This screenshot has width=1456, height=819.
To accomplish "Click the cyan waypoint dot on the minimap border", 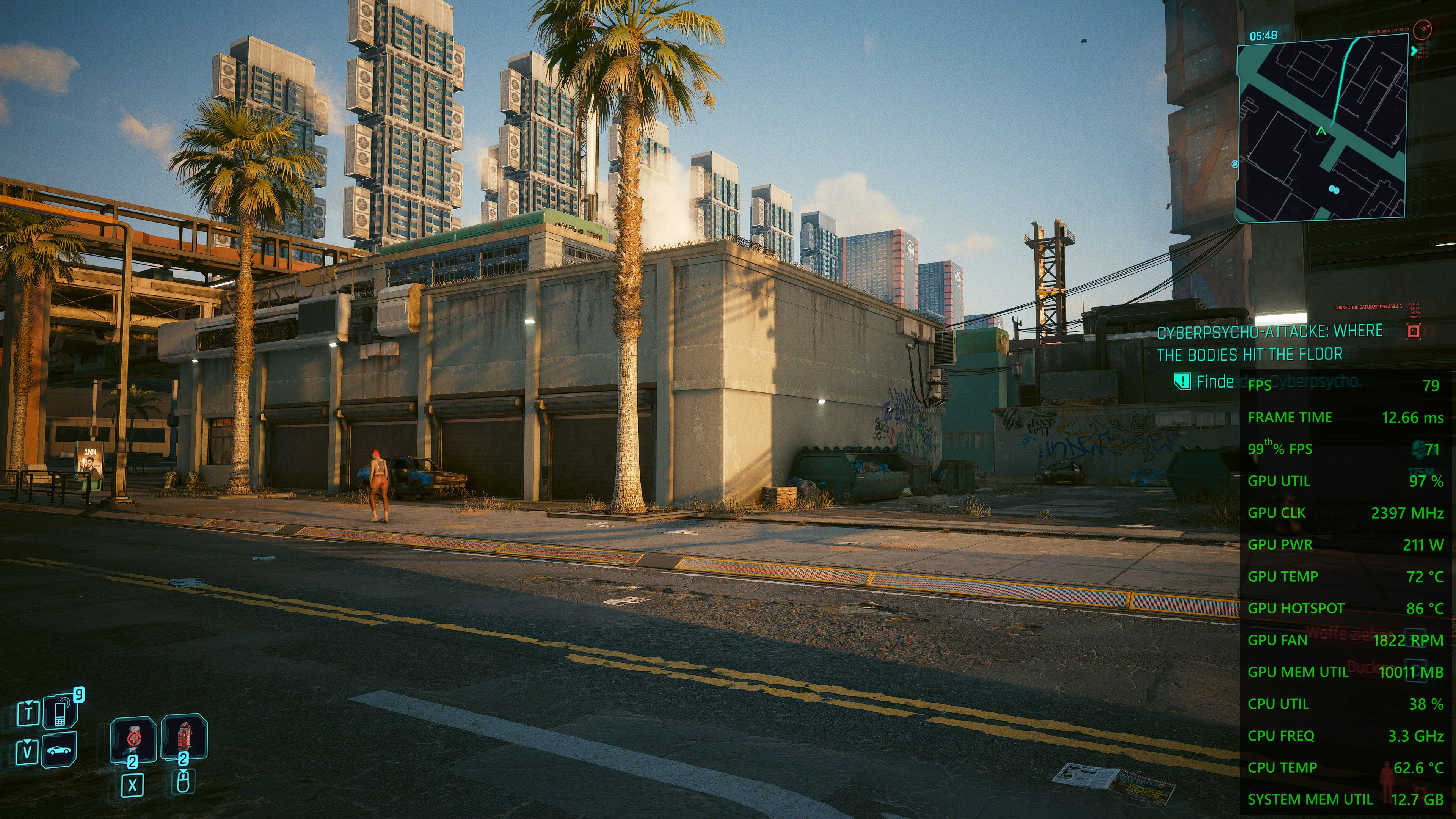I will pos(1236,165).
